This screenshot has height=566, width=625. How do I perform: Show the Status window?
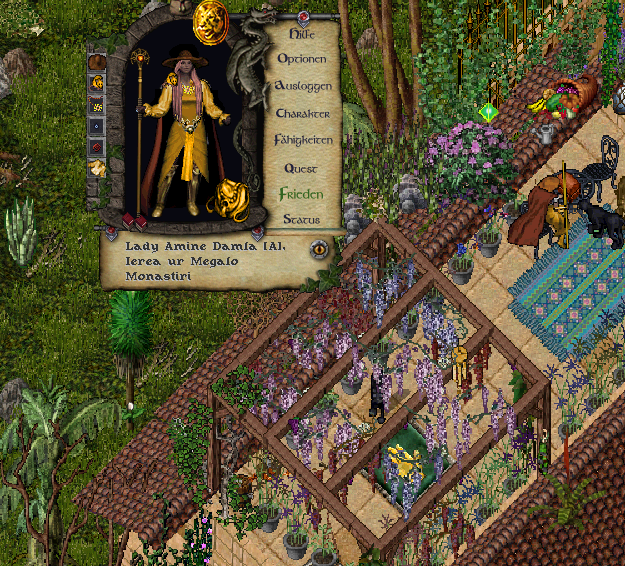tap(301, 218)
